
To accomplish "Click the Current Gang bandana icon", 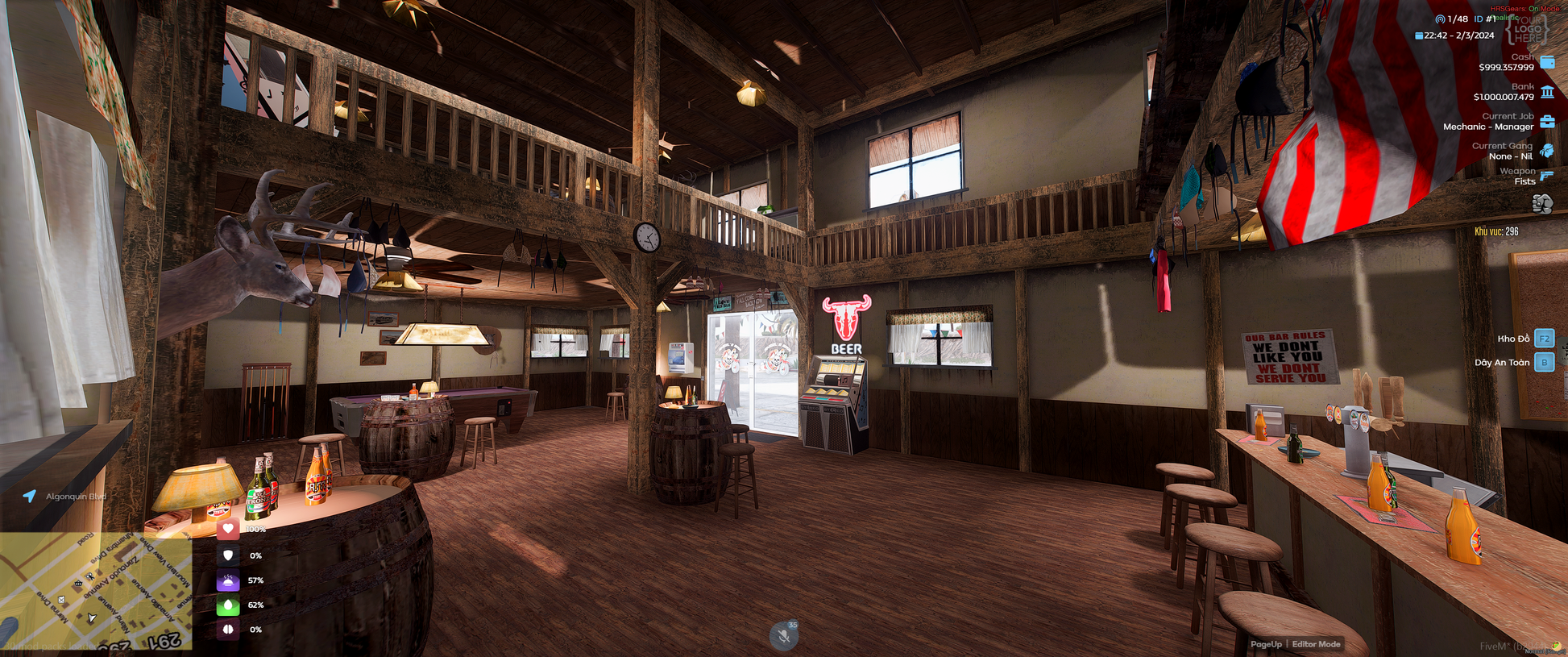I will point(1547,151).
